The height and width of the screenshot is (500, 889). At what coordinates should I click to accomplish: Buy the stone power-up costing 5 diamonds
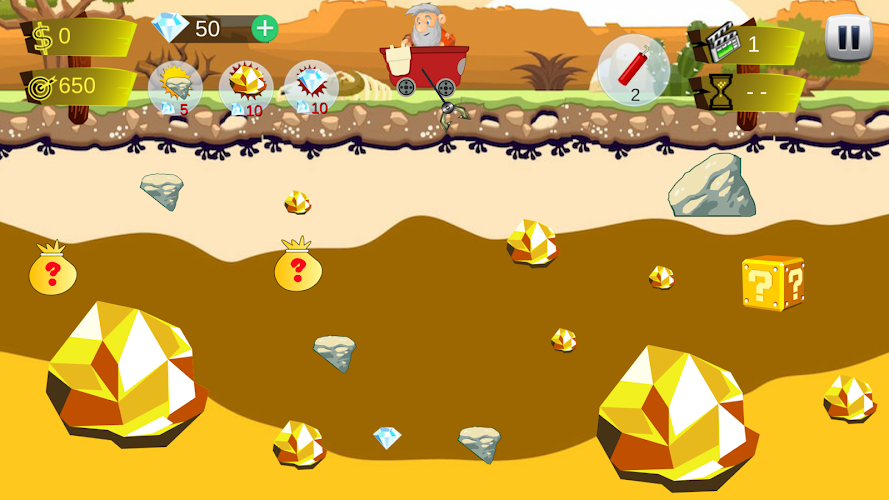(x=175, y=88)
